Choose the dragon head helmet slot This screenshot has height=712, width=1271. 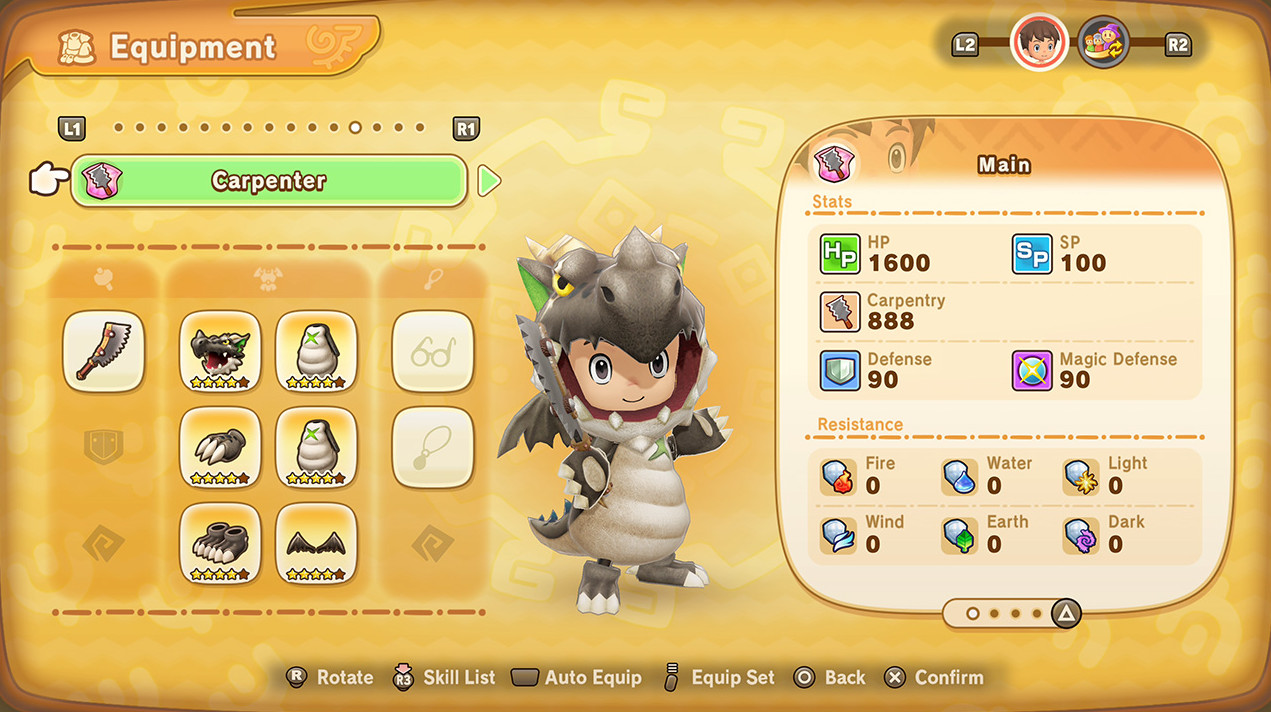[x=220, y=351]
